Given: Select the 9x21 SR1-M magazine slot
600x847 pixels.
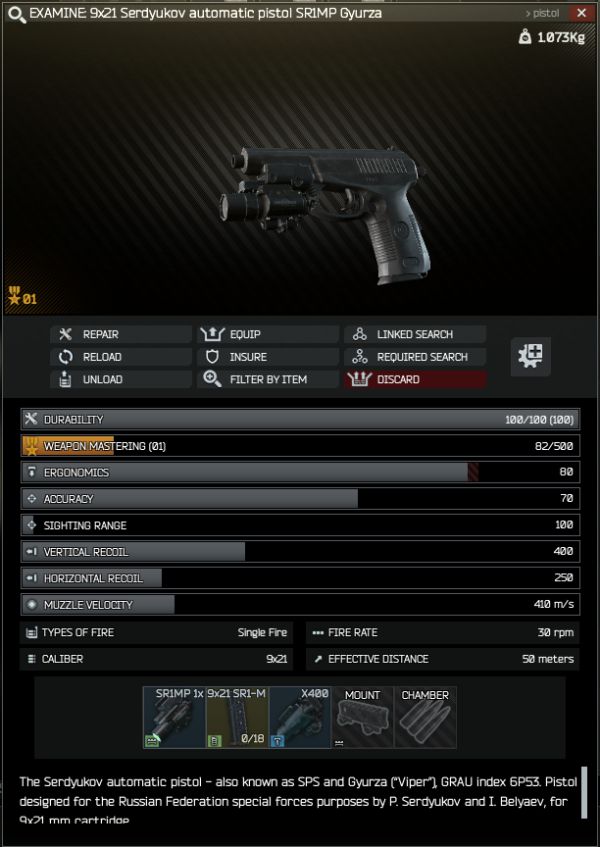Looking at the screenshot, I should (237, 717).
